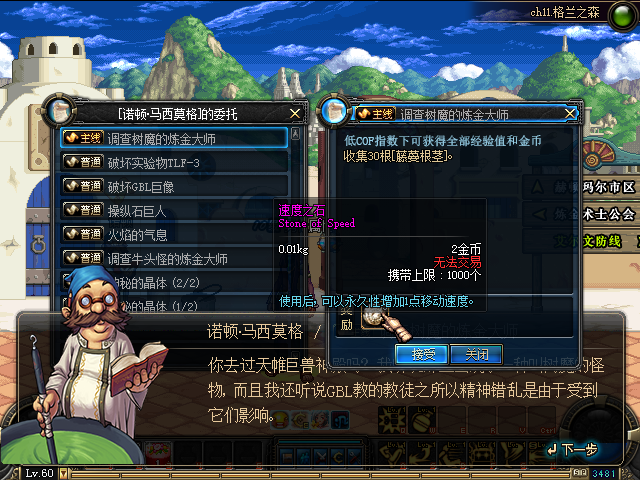Close the 诺顿·马西莫格 commission list window
The height and width of the screenshot is (480, 640).
click(x=294, y=113)
